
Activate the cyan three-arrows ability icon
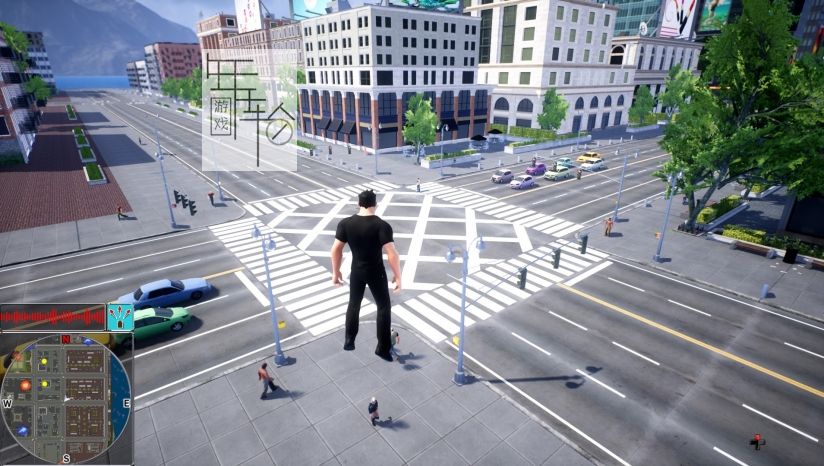coord(120,317)
